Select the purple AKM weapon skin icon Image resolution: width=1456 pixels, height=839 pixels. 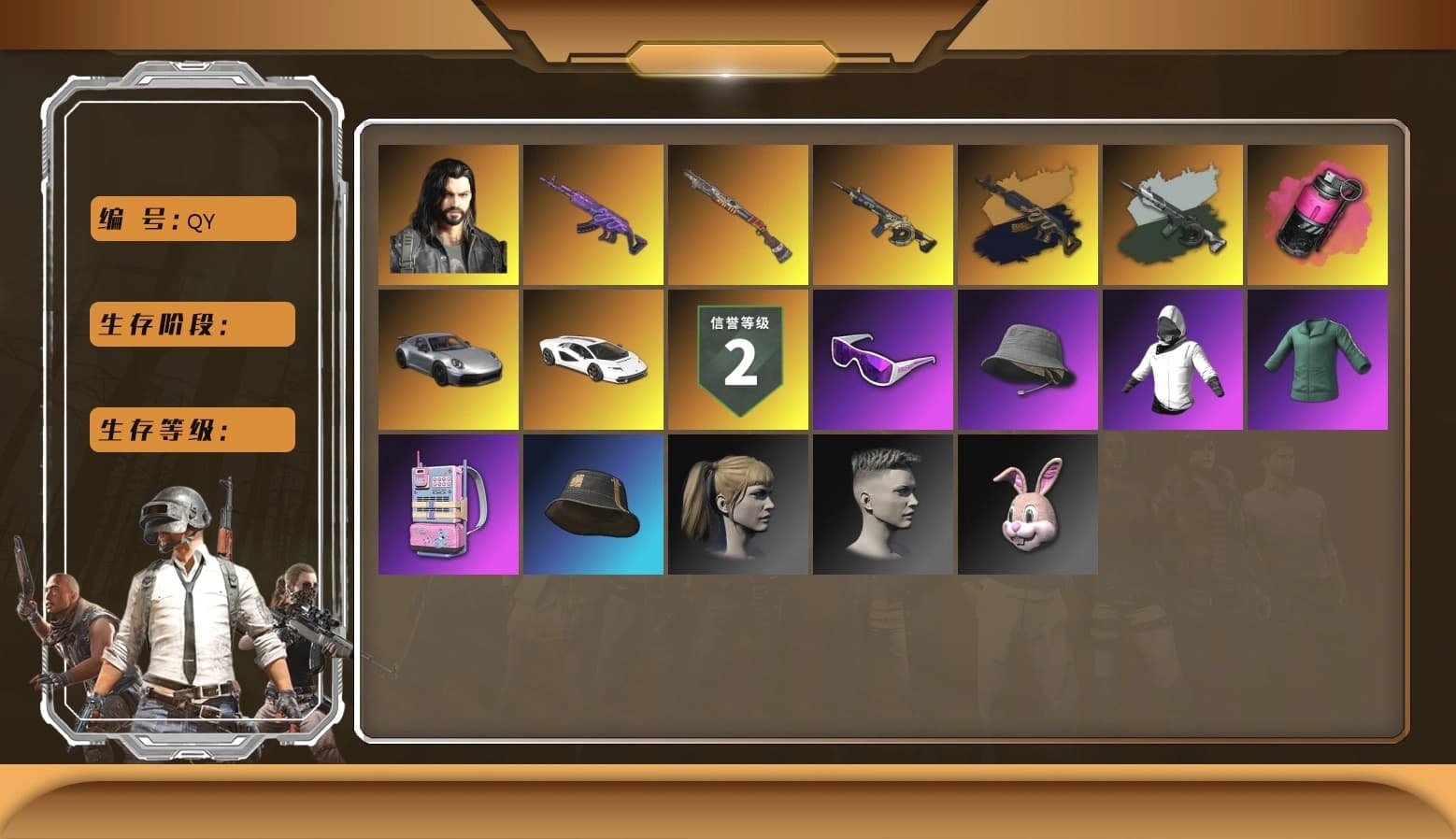(x=593, y=214)
